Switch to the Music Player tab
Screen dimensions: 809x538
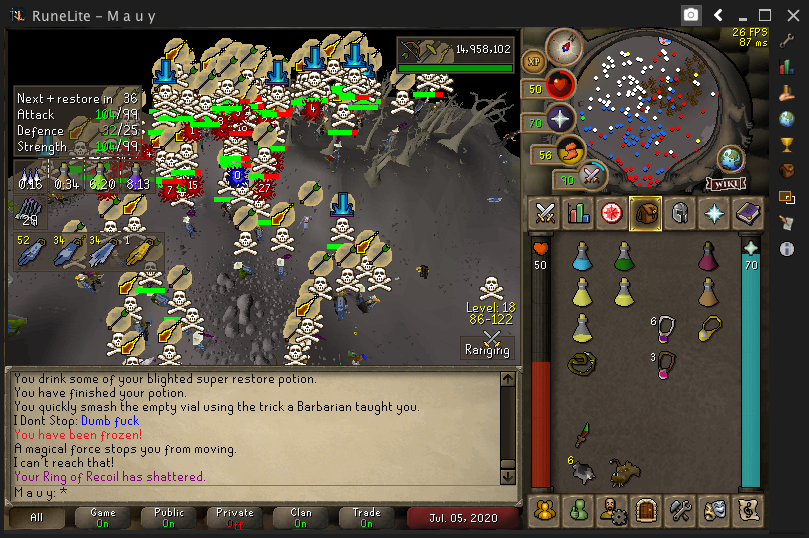[x=747, y=510]
